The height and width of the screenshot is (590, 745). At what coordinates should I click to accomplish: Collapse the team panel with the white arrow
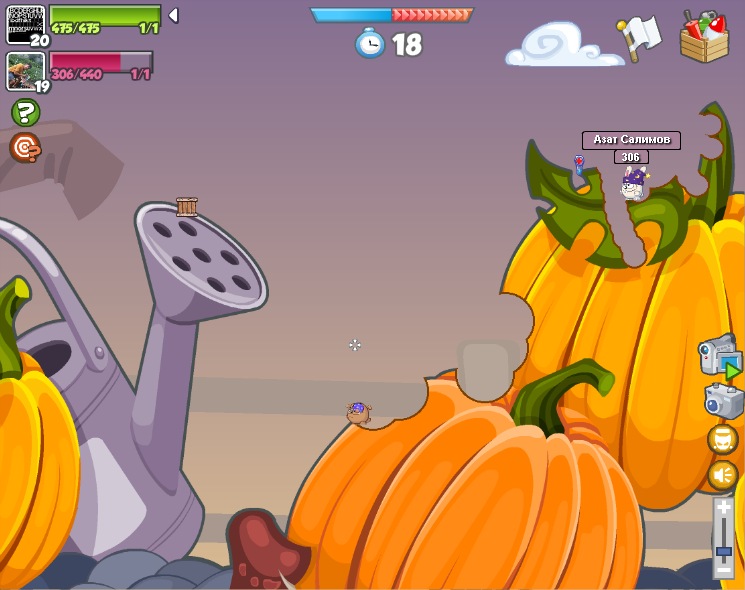173,15
